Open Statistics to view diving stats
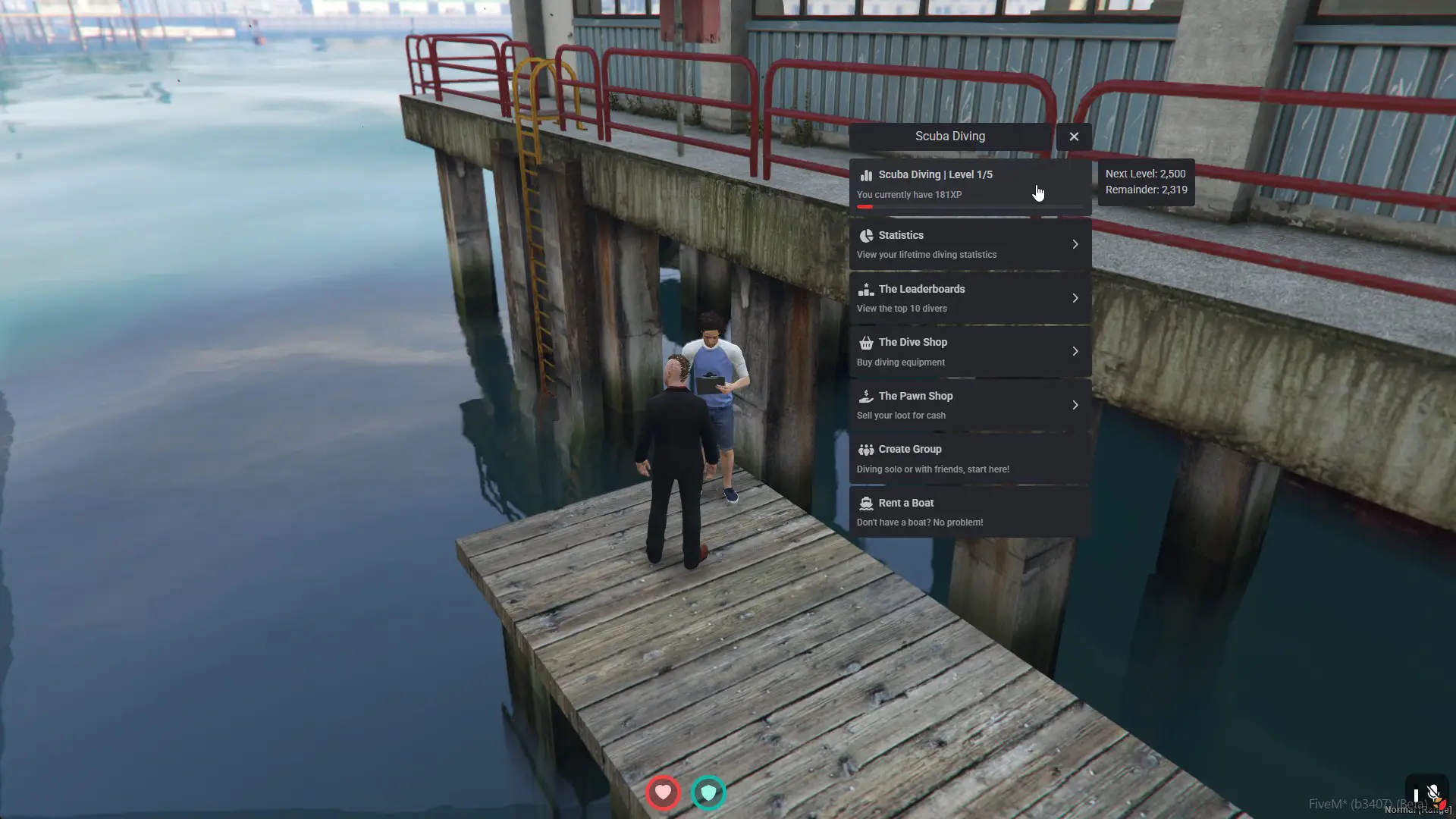1456x819 pixels. 969,244
